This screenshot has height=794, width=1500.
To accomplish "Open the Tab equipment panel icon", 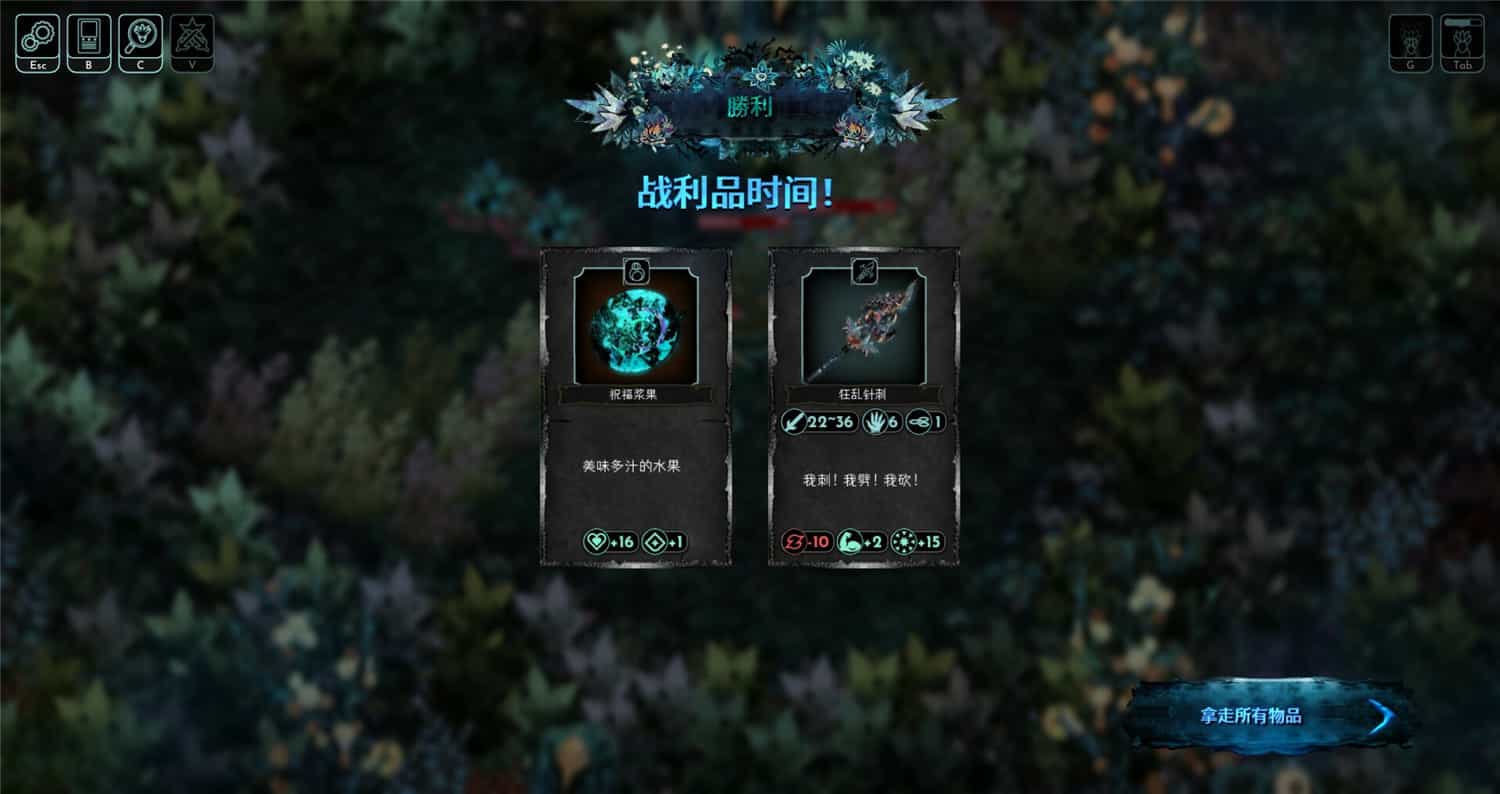I will coord(1461,40).
